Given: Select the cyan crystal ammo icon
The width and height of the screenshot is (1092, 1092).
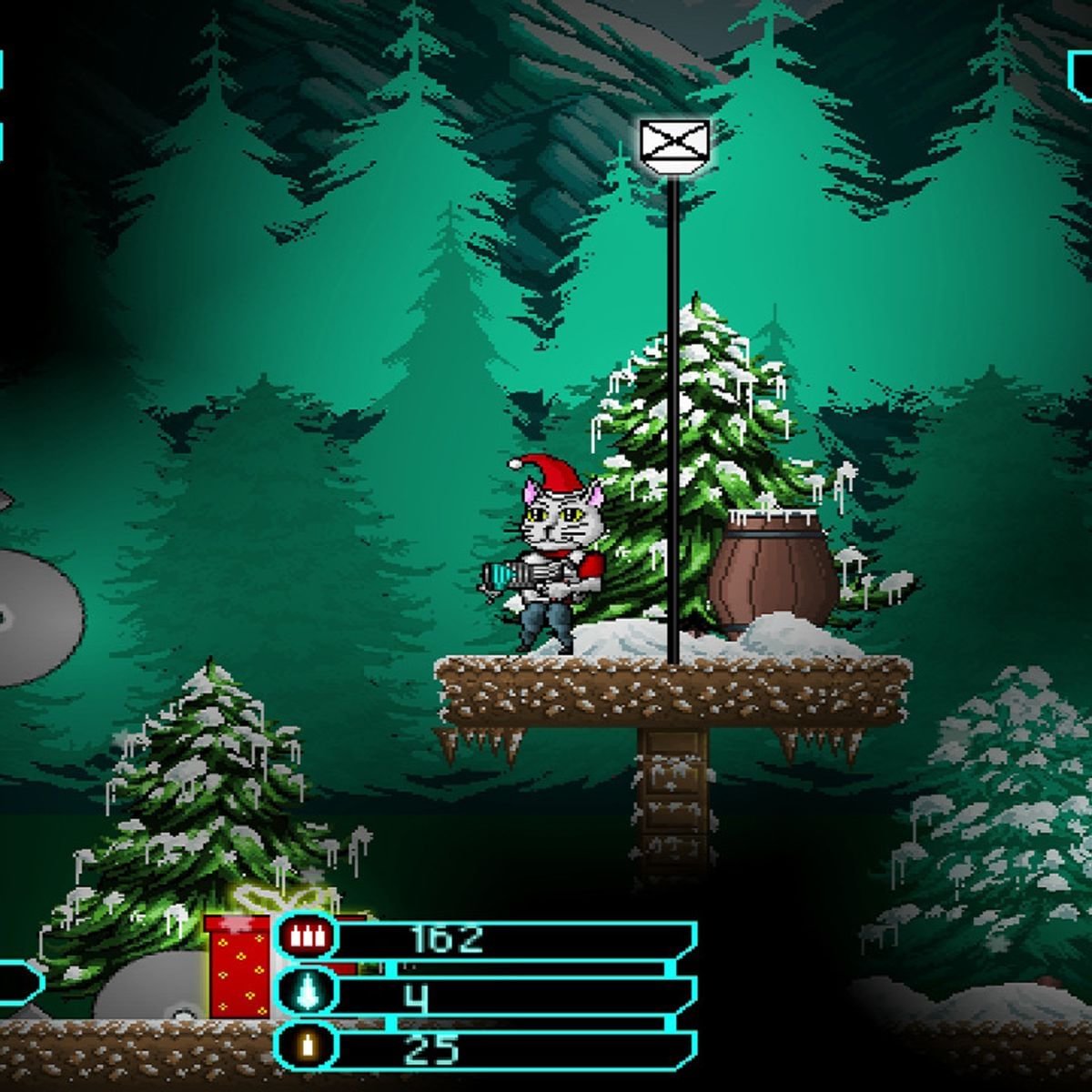Looking at the screenshot, I should click(306, 994).
